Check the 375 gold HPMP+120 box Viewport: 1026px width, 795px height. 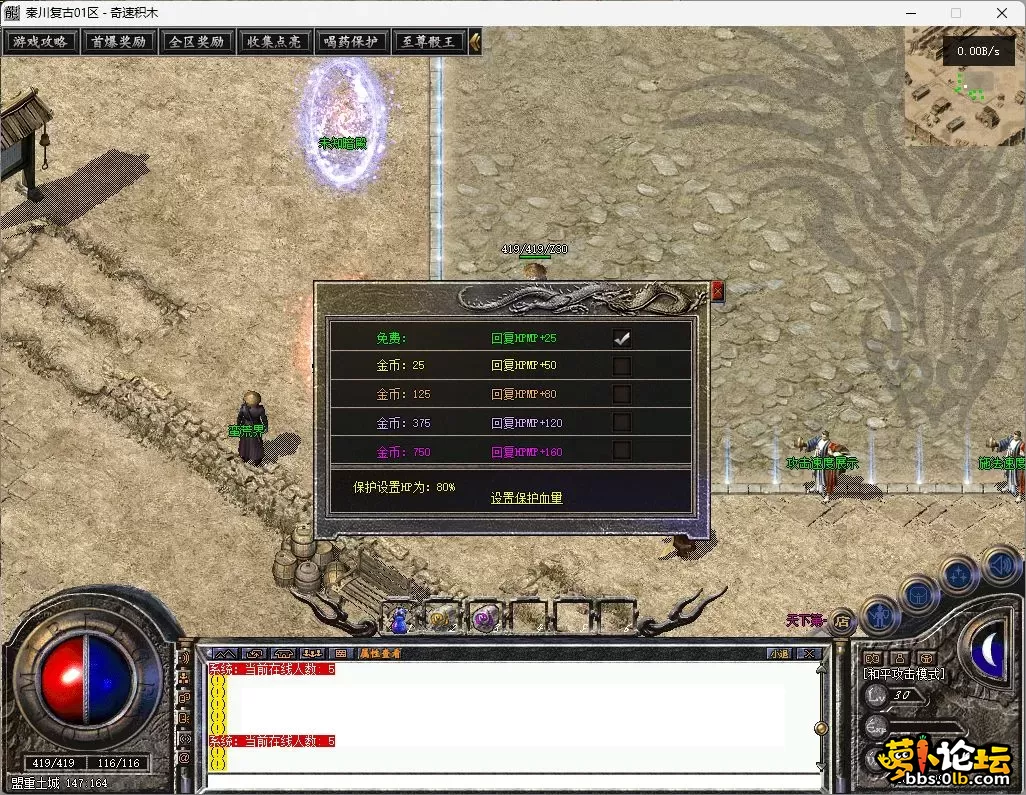point(622,423)
